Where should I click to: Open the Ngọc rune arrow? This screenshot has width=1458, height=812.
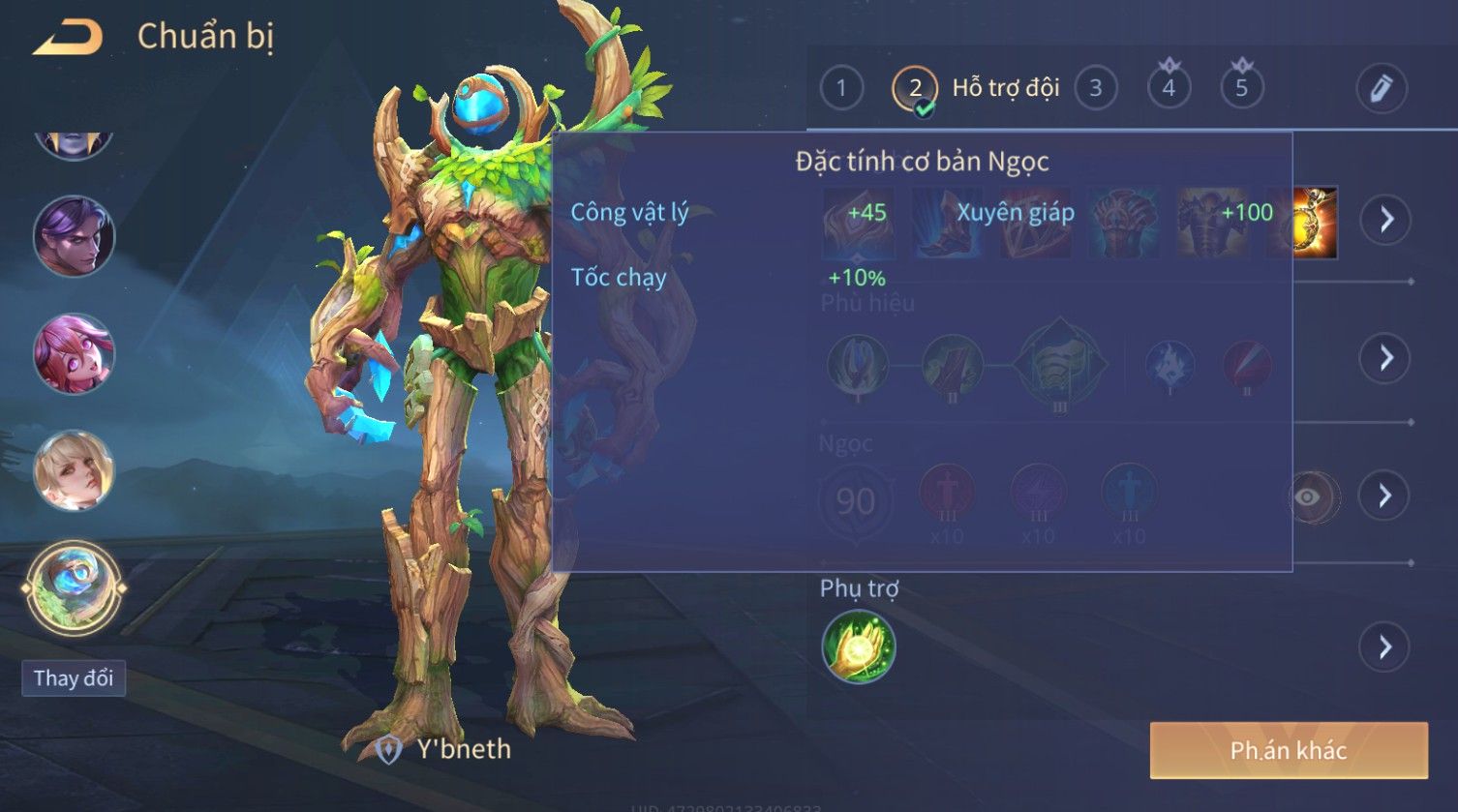coord(1384,496)
